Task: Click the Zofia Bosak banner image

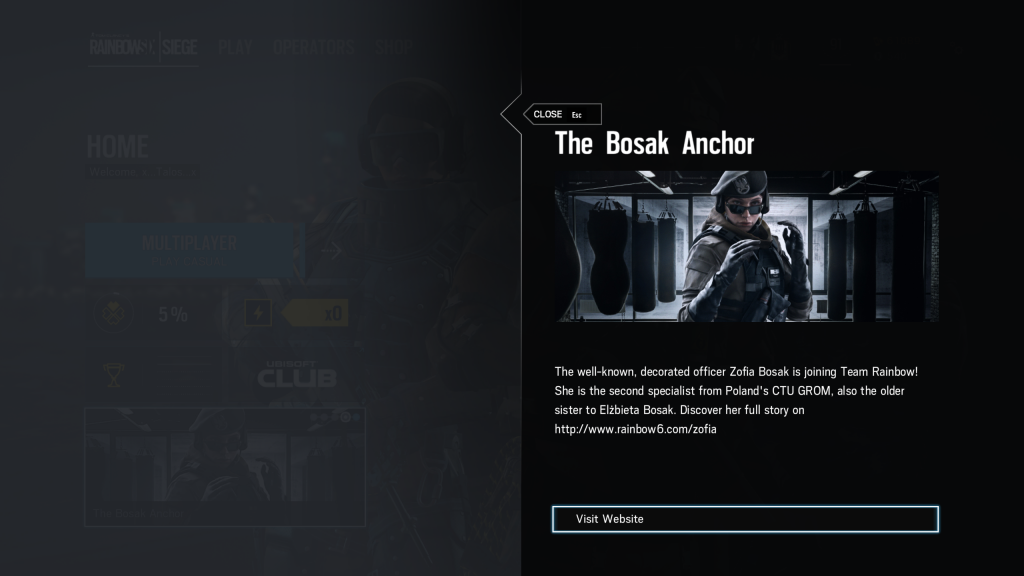Action: coord(746,246)
